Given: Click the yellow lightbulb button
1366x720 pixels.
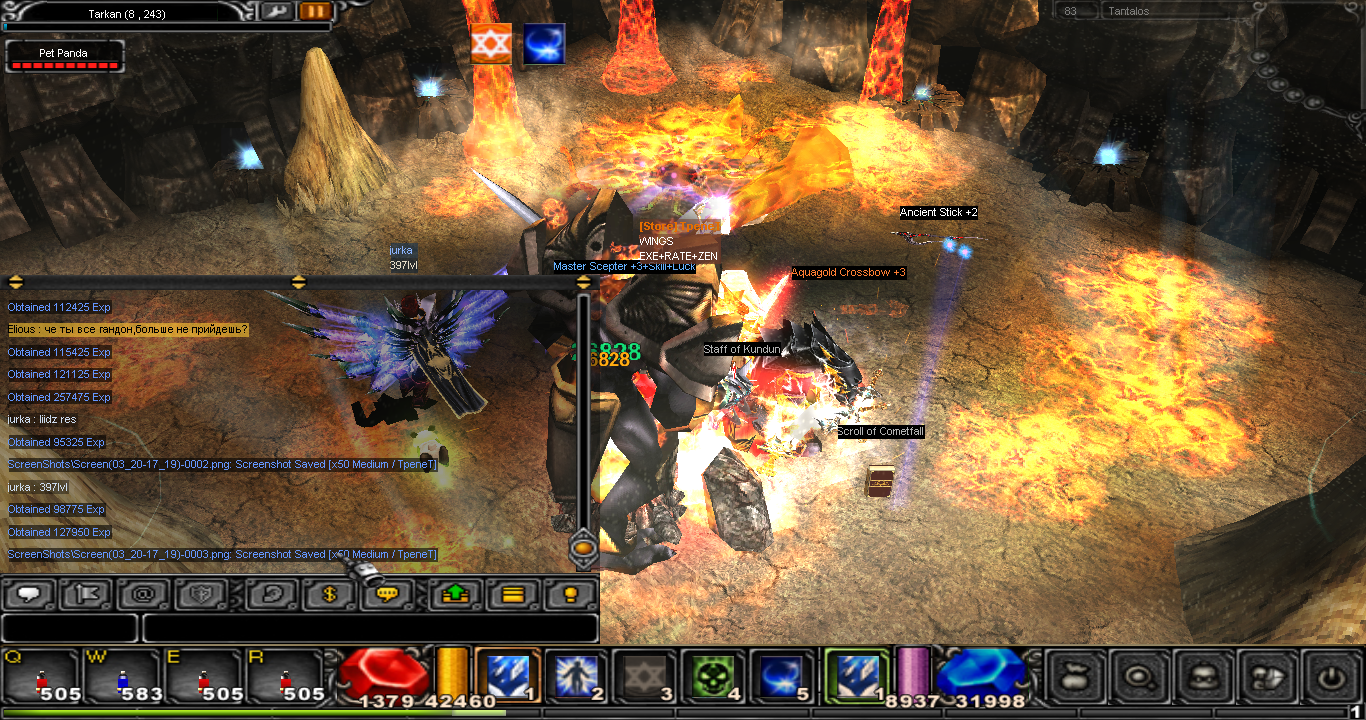Looking at the screenshot, I should [x=570, y=594].
